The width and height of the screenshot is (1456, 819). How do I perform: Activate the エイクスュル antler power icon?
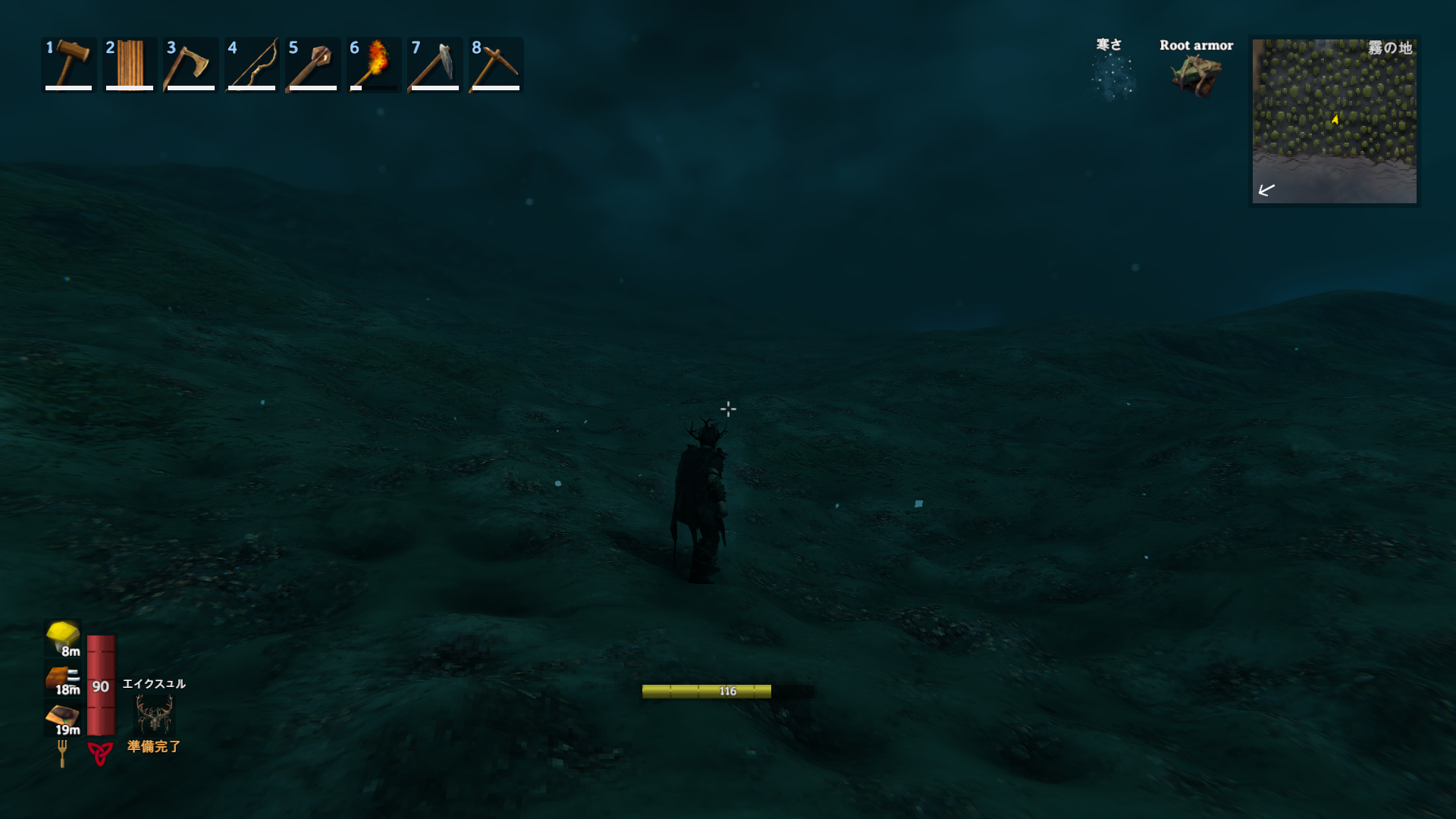click(x=154, y=714)
